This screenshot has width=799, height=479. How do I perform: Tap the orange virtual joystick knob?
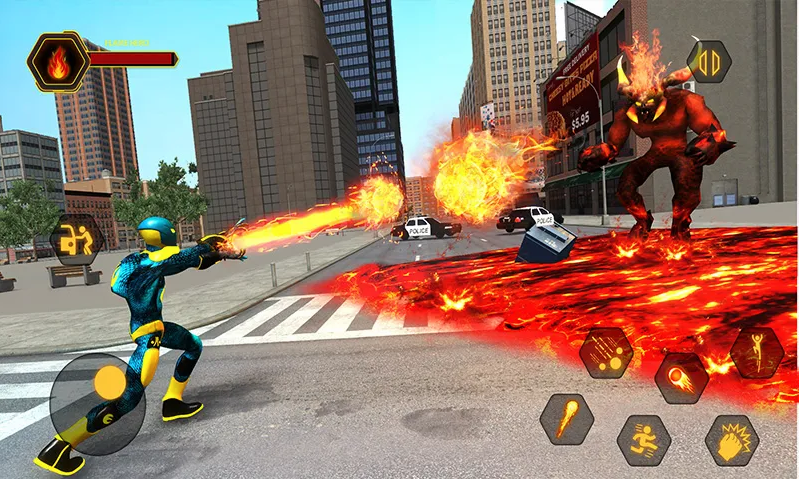pos(110,381)
